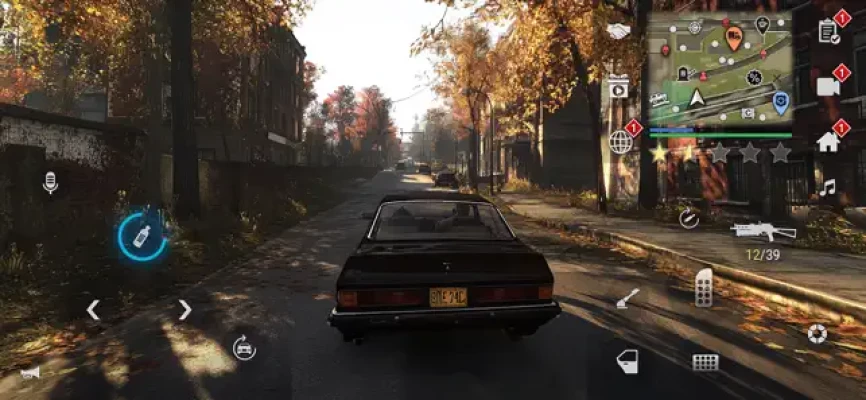
Task: Open the globe online menu
Action: click(x=621, y=142)
